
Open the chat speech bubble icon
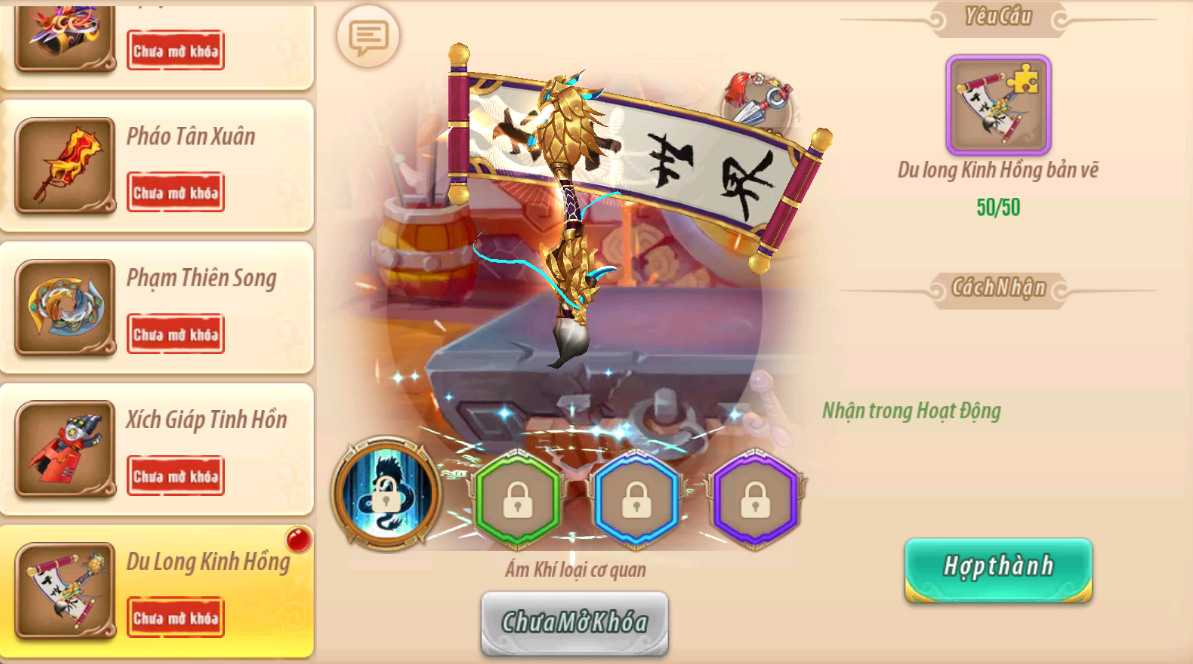click(x=368, y=38)
